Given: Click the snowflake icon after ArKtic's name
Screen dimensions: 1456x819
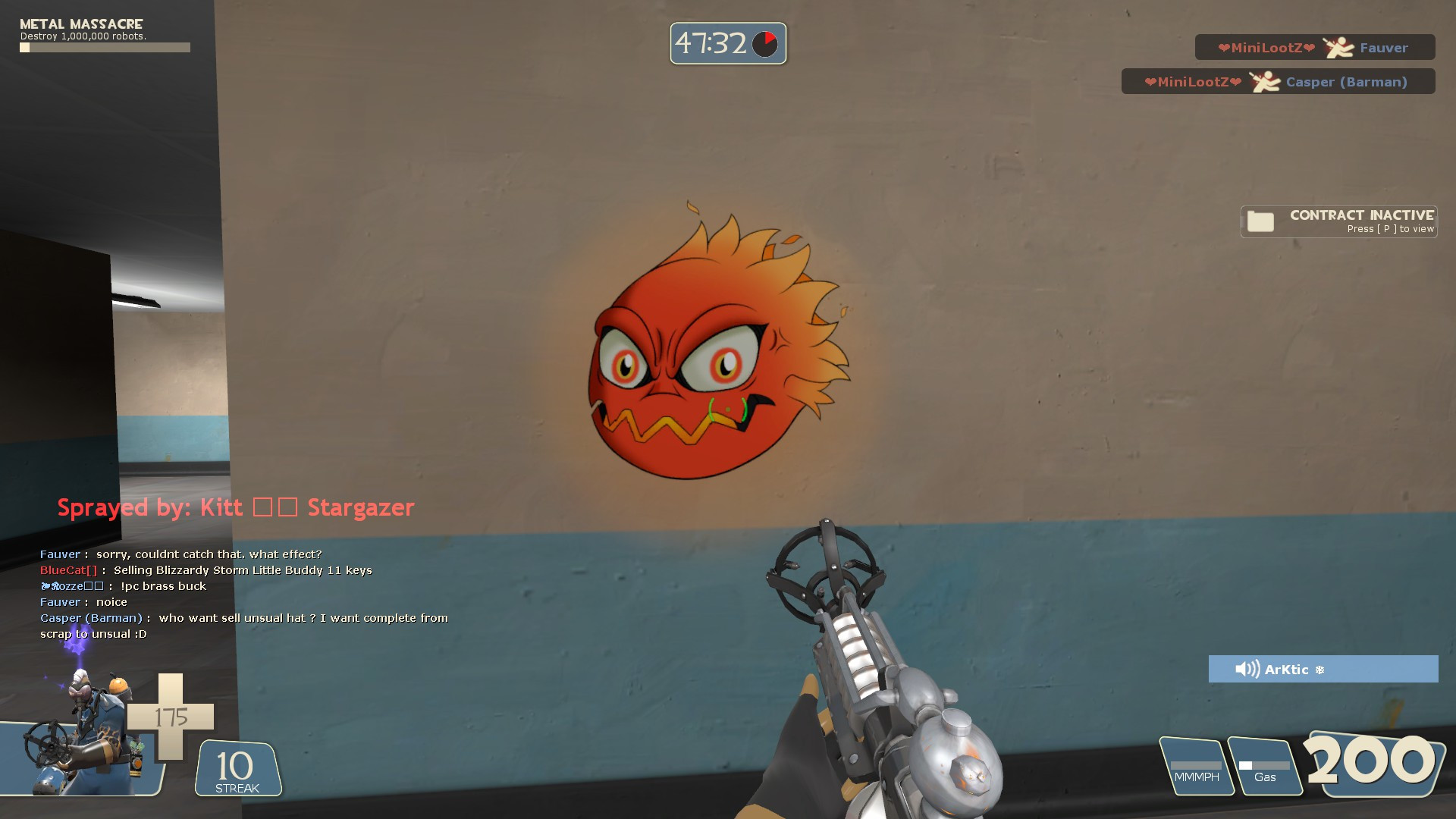Looking at the screenshot, I should pyautogui.click(x=1319, y=669).
